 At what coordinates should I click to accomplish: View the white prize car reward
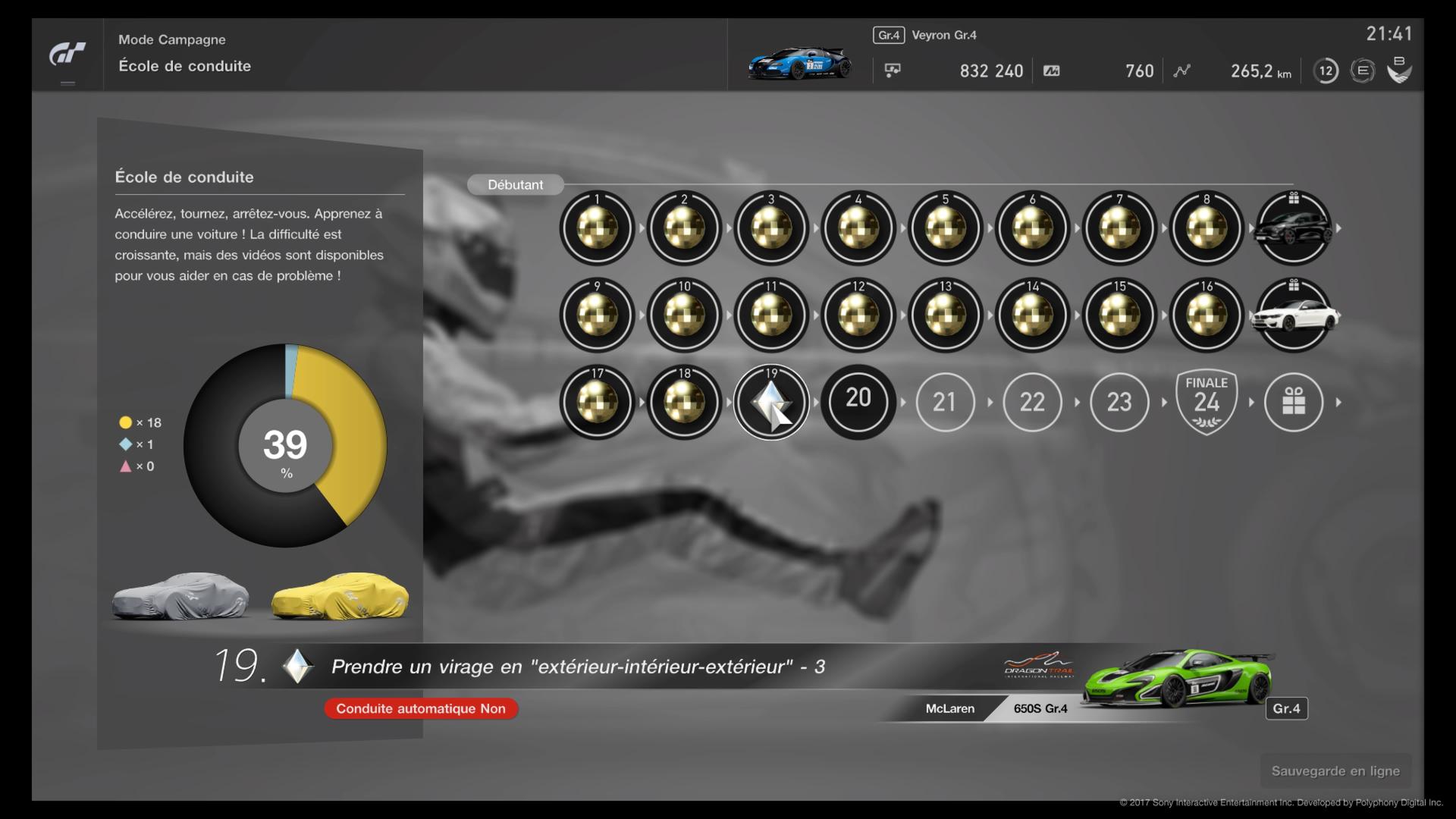tap(1294, 315)
